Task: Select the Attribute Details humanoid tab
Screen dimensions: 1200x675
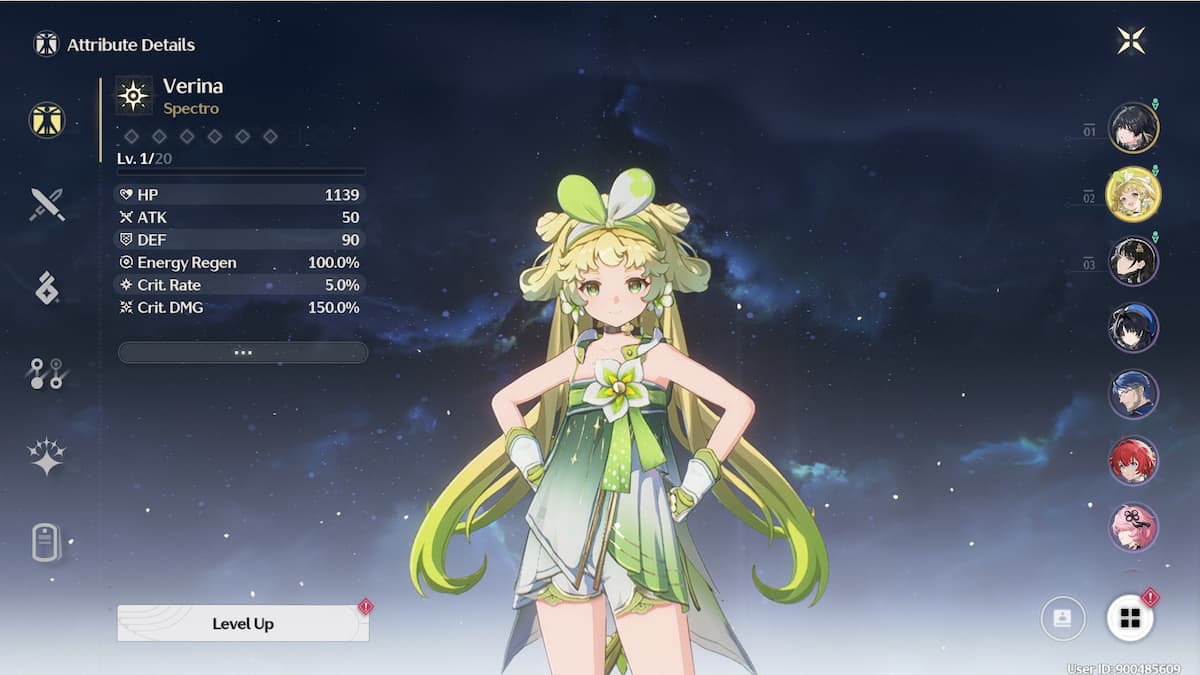Action: click(x=47, y=120)
